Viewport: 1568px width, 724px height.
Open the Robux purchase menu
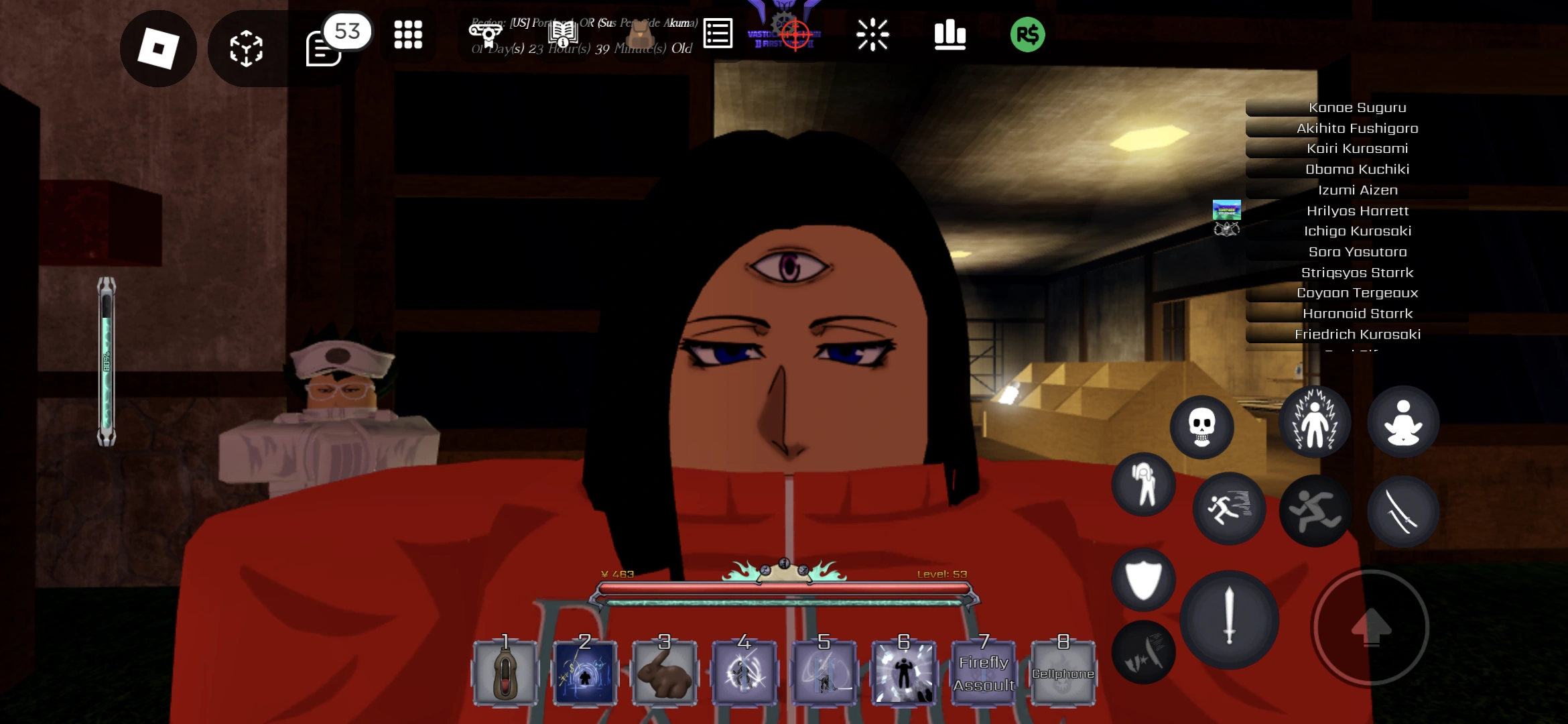pos(1028,34)
